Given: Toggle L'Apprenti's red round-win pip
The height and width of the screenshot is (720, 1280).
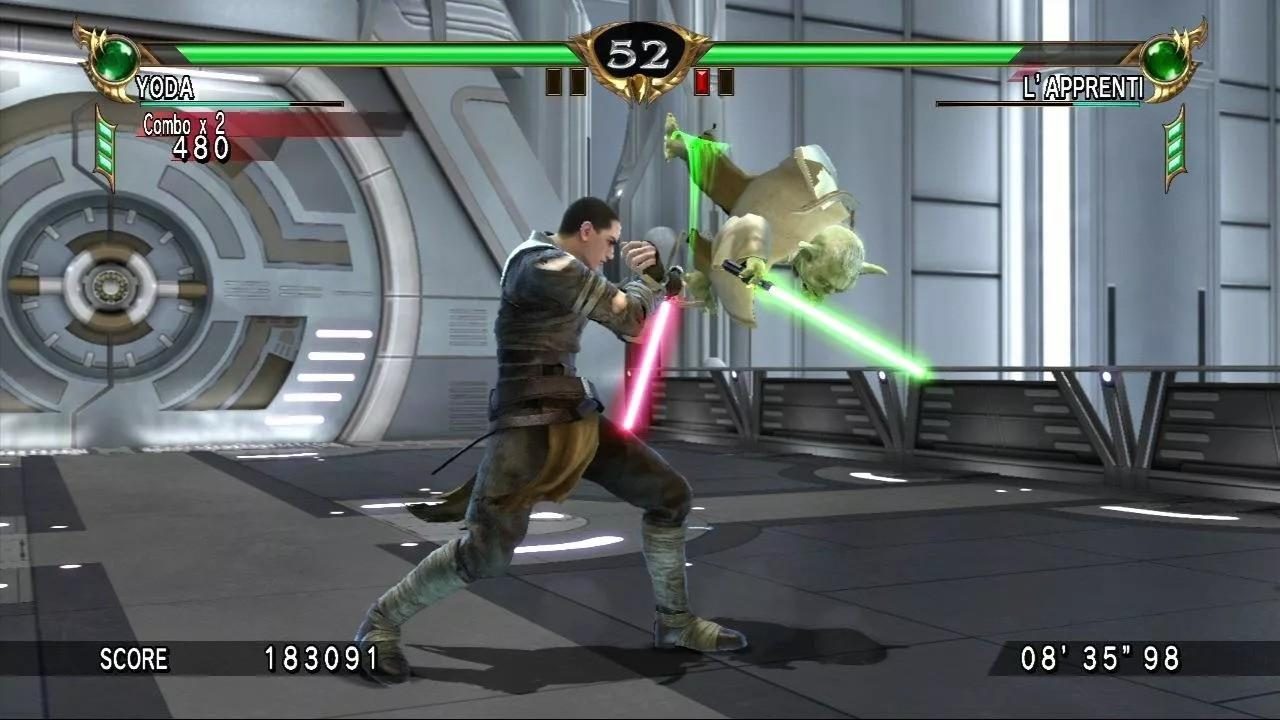Looking at the screenshot, I should pos(702,82).
